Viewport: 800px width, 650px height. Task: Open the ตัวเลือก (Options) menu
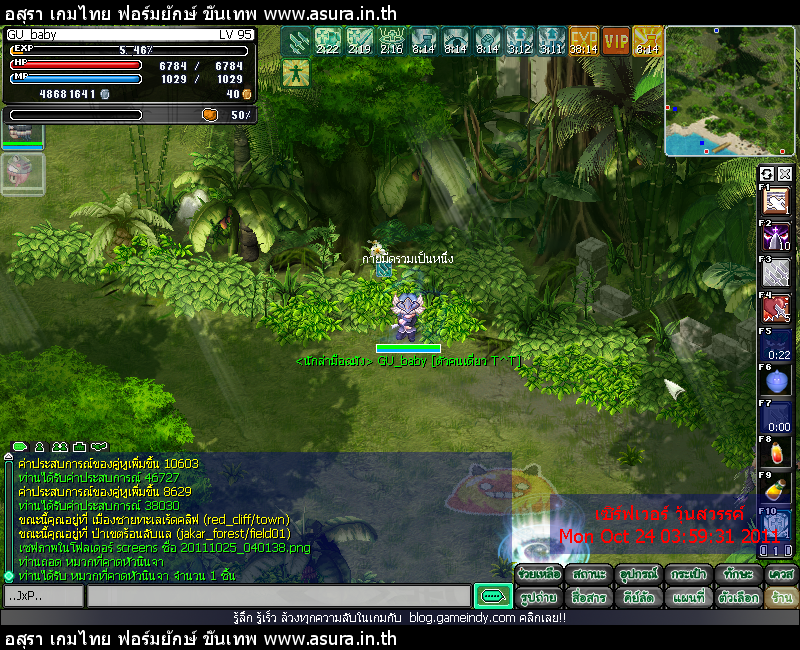click(737, 597)
